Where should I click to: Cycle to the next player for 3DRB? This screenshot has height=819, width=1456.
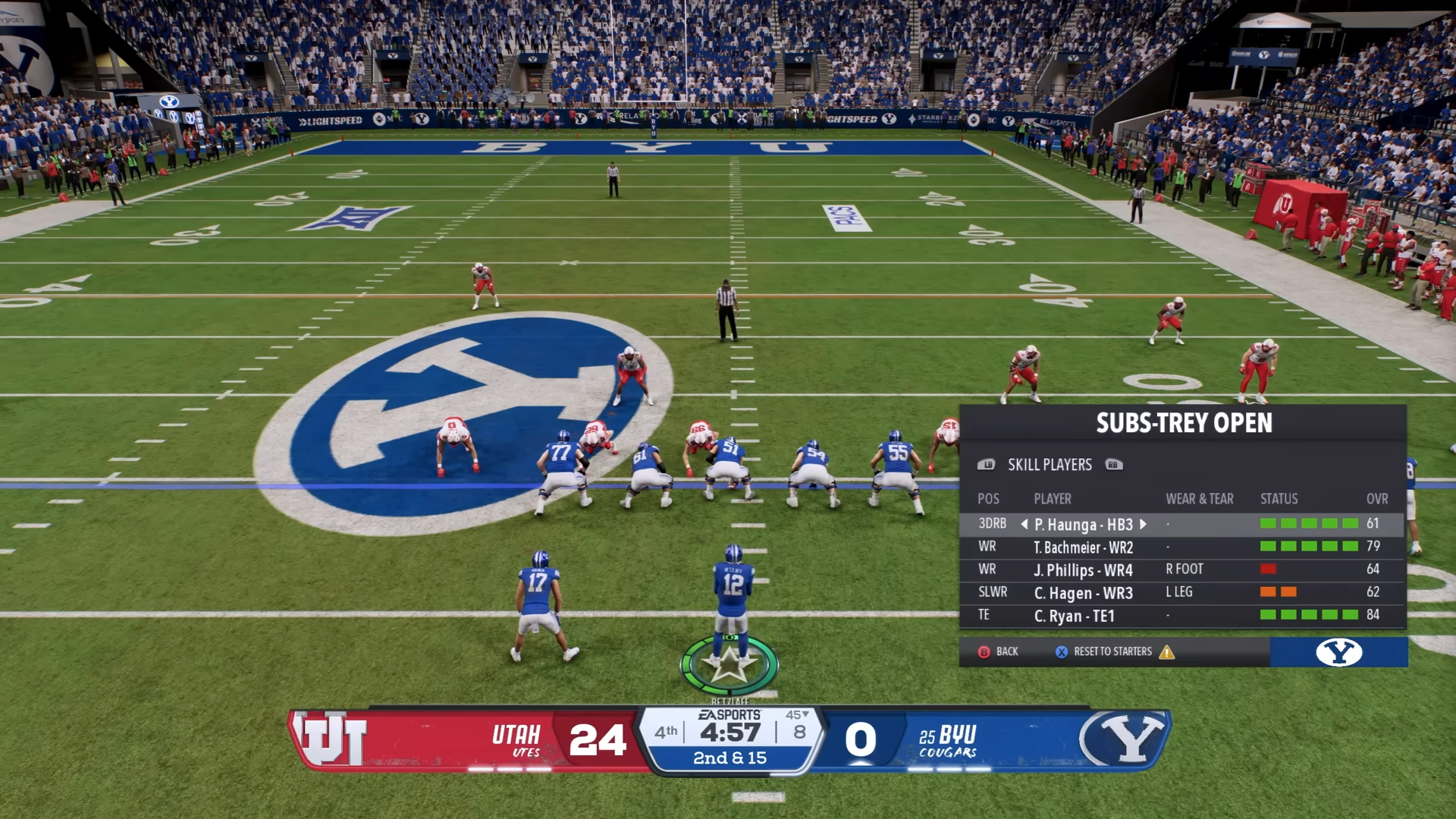point(1143,524)
